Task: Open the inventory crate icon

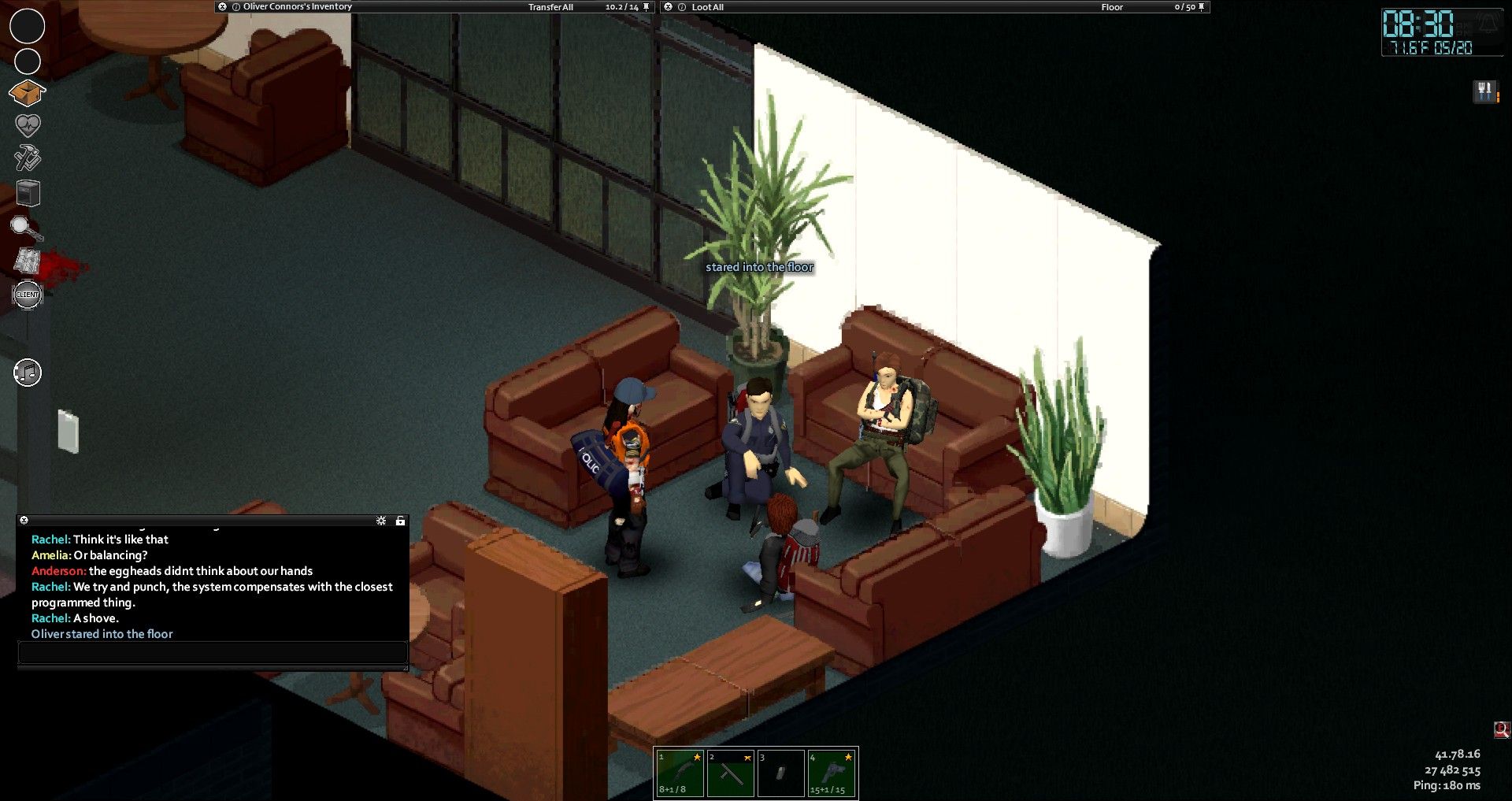Action: coord(27,93)
